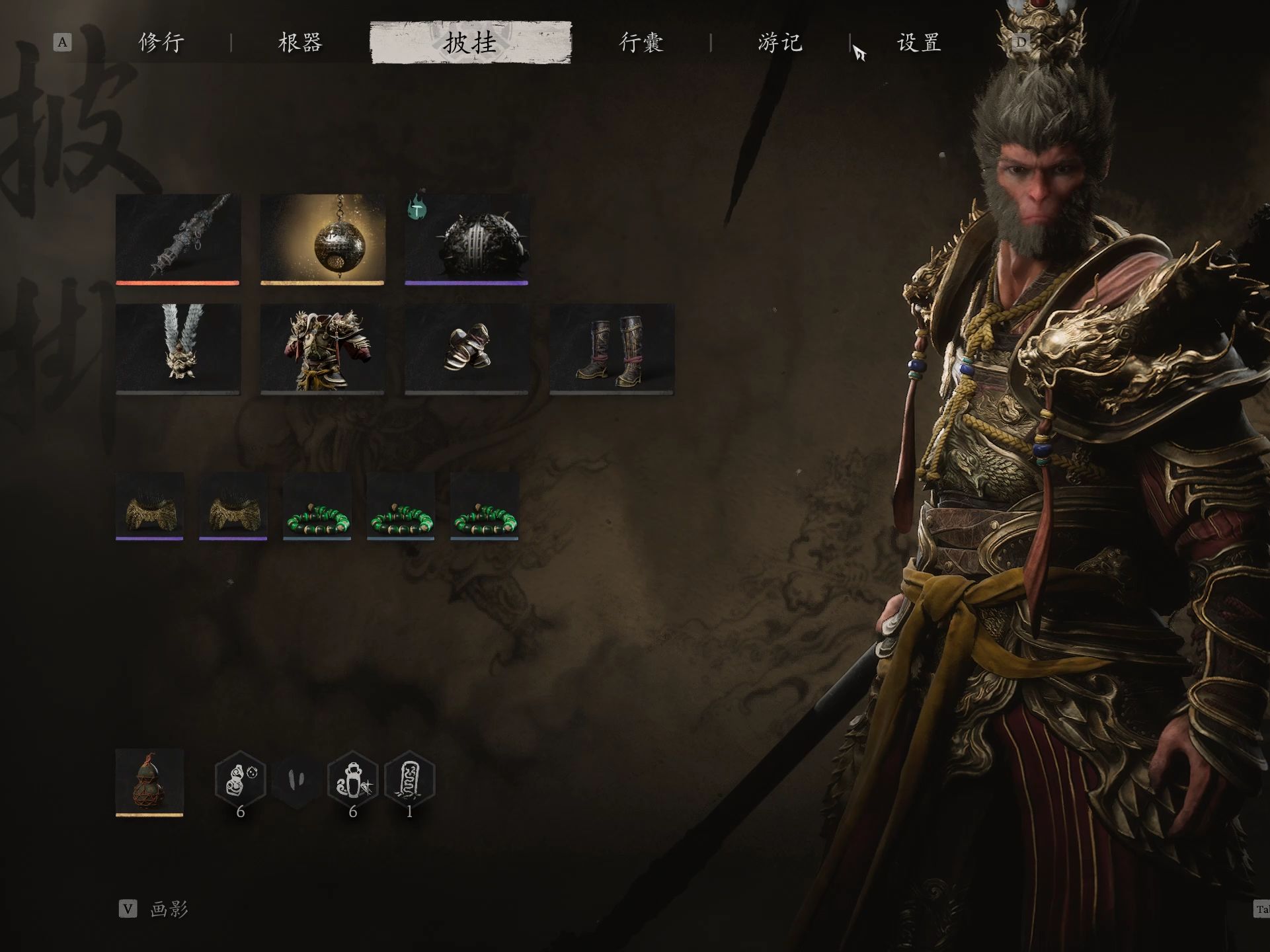Choose the golden hanging censer orb slot
1270x952 pixels.
click(x=323, y=239)
